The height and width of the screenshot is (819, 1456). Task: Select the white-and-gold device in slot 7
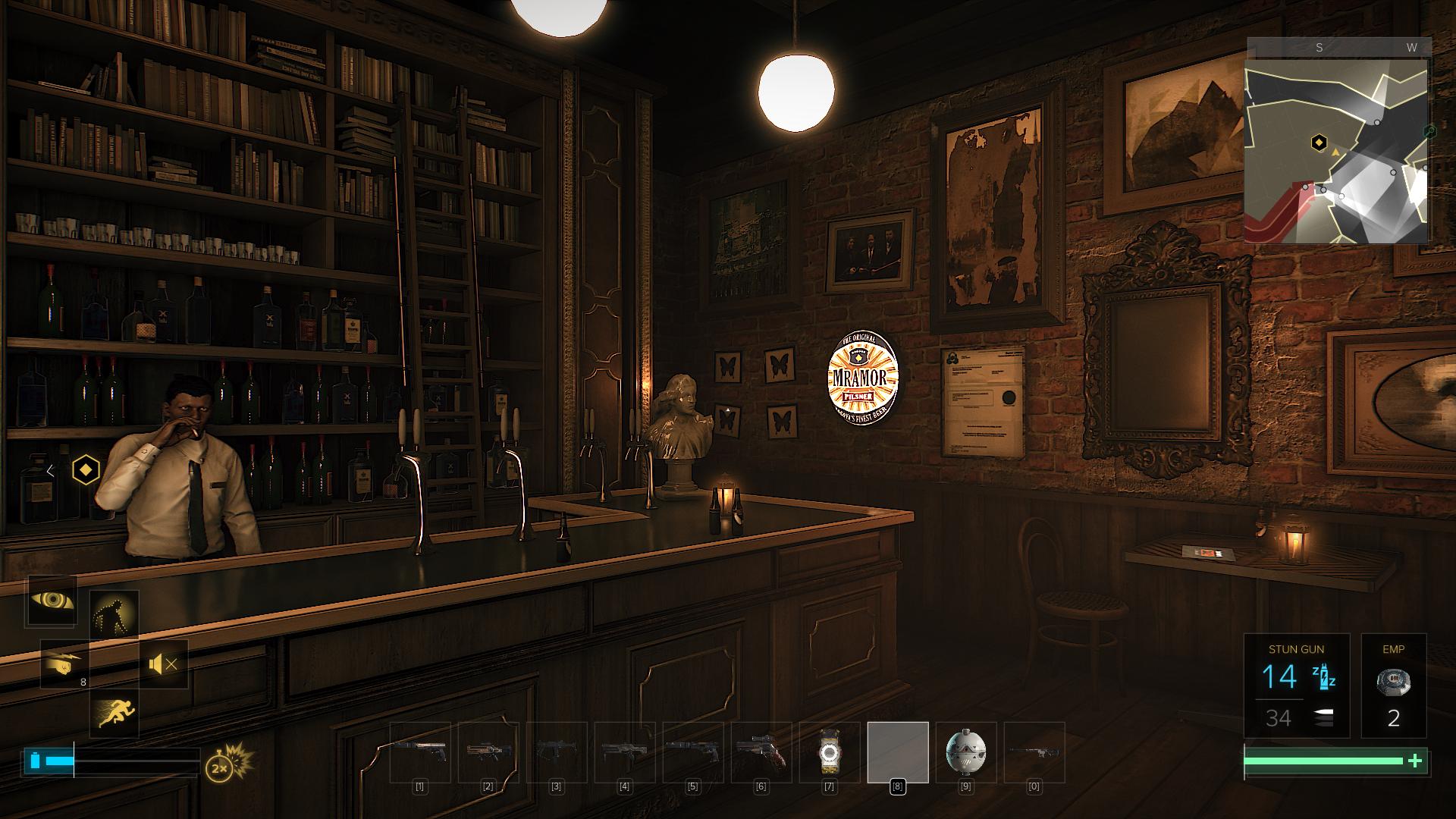[830, 752]
